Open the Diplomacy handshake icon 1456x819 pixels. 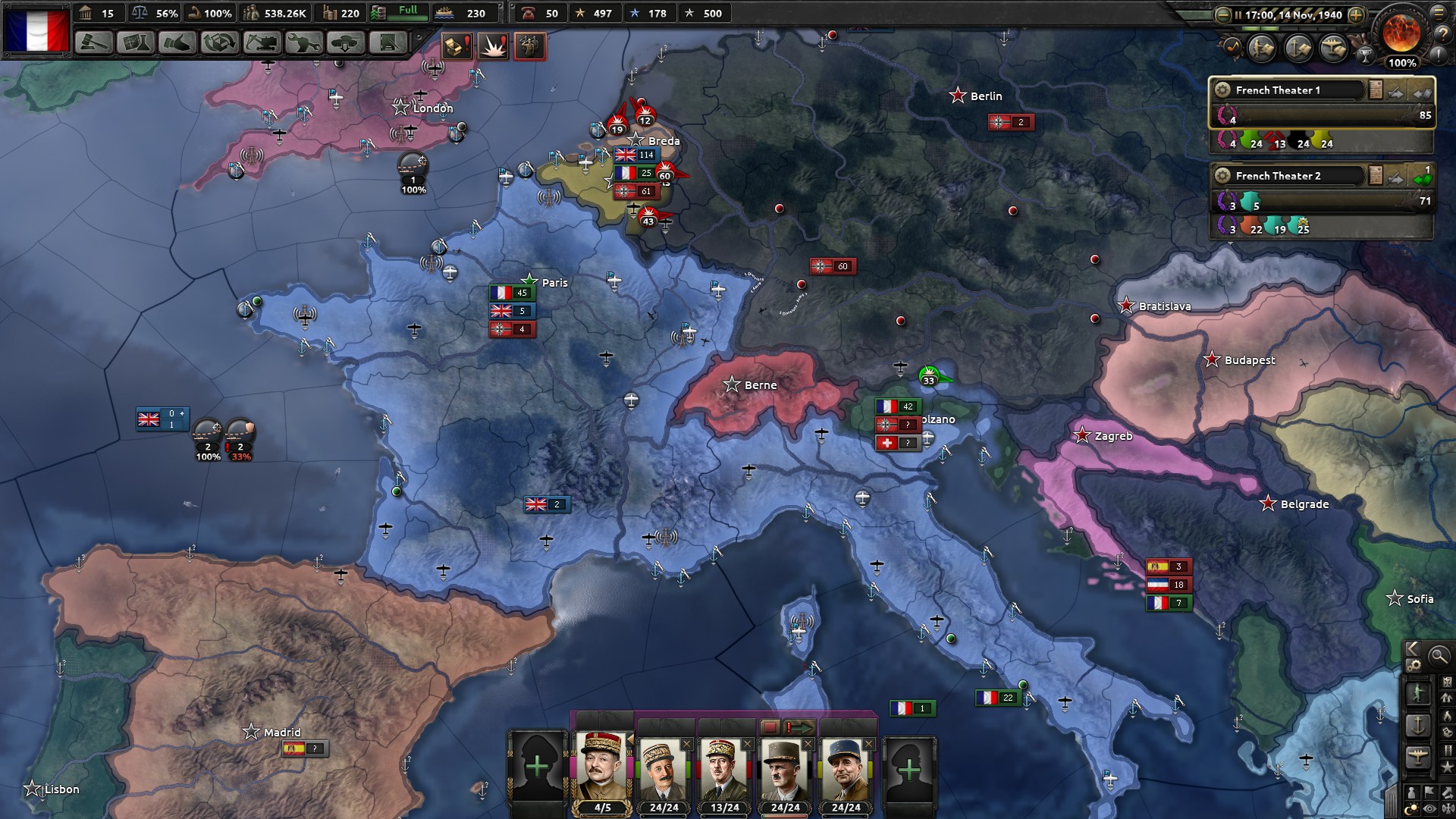[177, 45]
